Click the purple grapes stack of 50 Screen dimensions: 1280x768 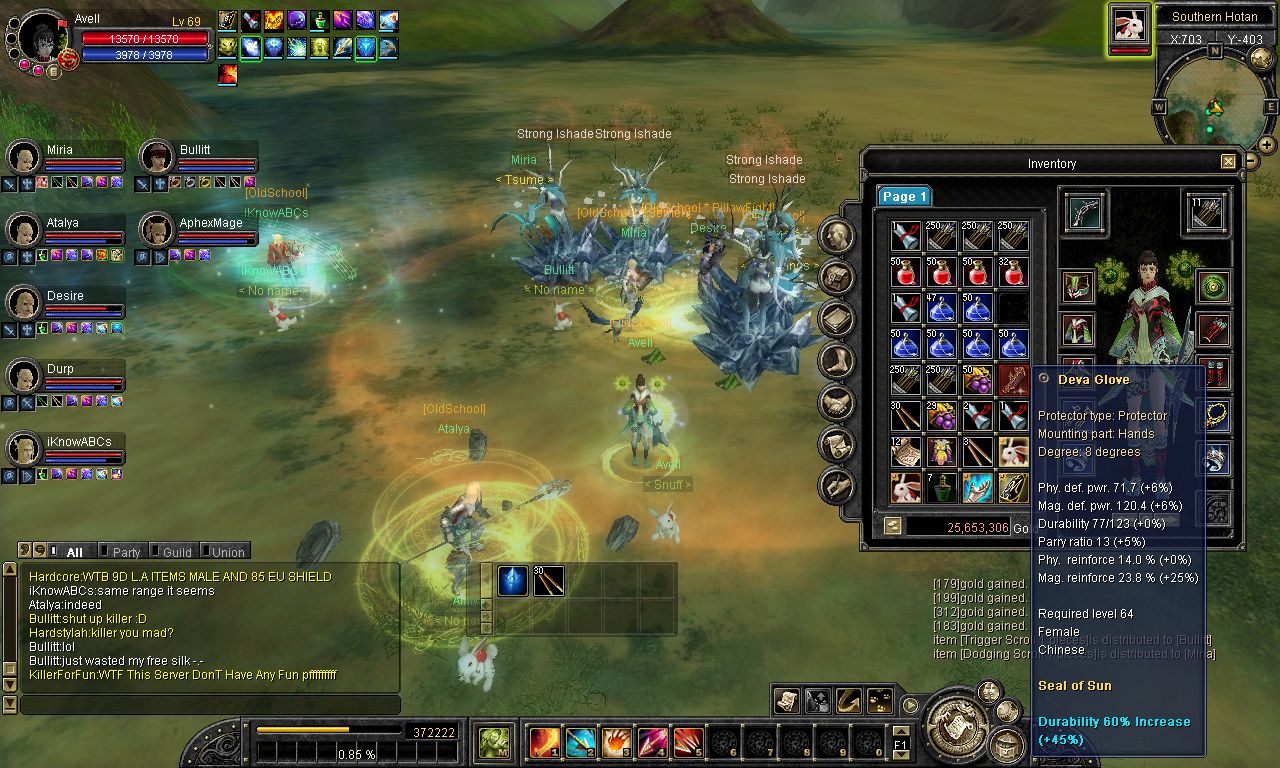(977, 380)
